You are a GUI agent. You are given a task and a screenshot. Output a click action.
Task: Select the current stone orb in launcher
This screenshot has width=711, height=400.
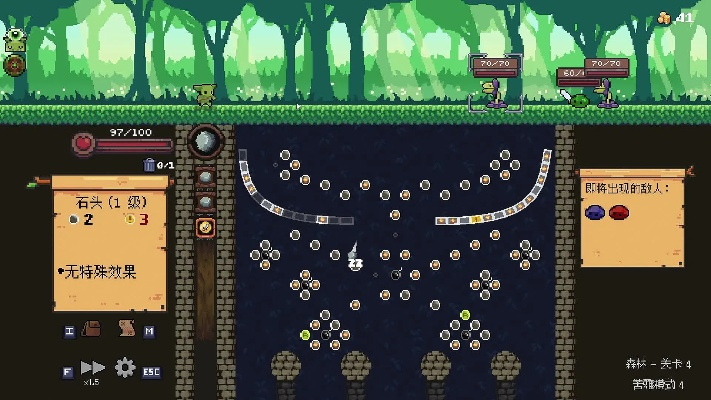[205, 143]
